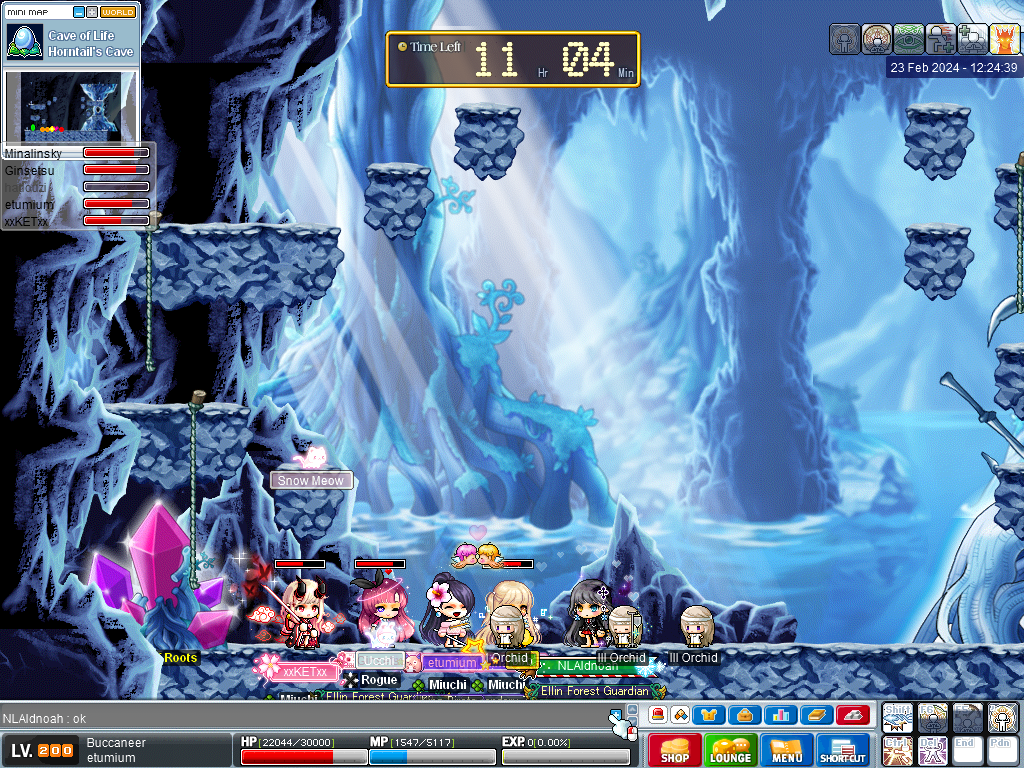Open the Menu button

point(786,750)
